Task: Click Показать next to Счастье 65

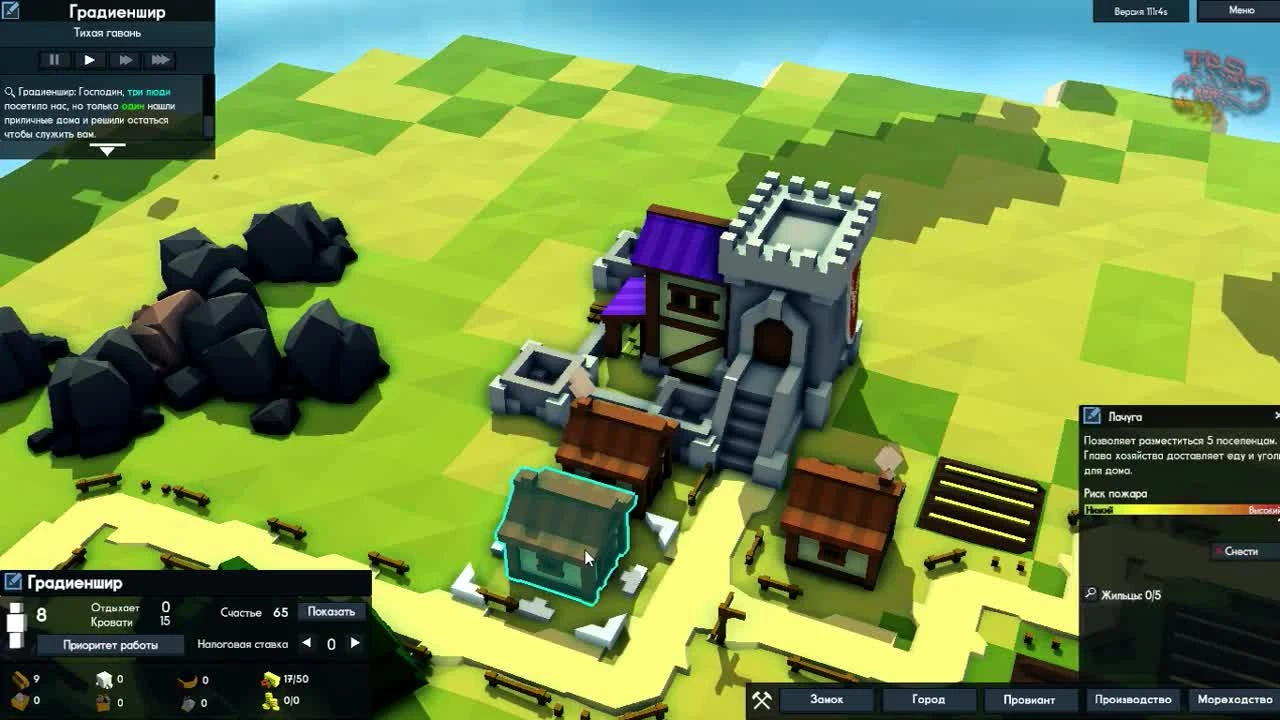Action: pyautogui.click(x=332, y=611)
